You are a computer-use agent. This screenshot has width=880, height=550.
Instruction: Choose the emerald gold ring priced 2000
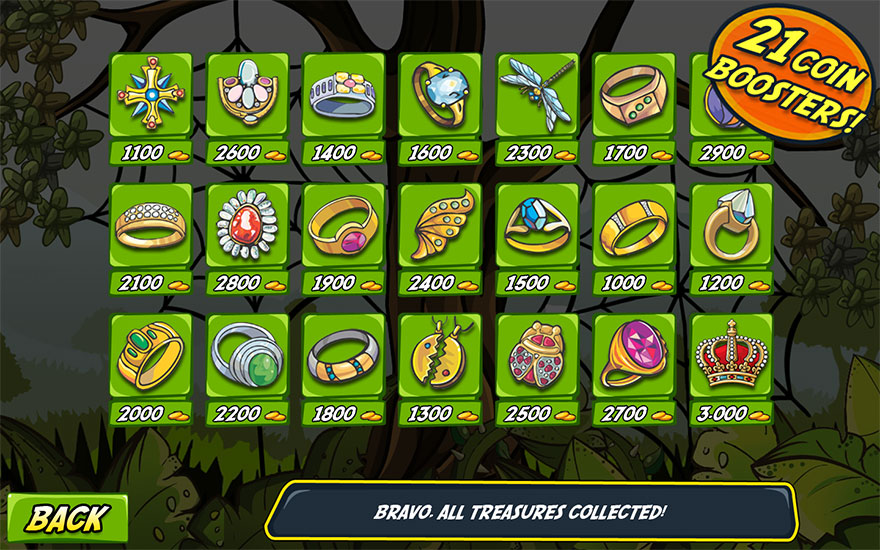(148, 355)
